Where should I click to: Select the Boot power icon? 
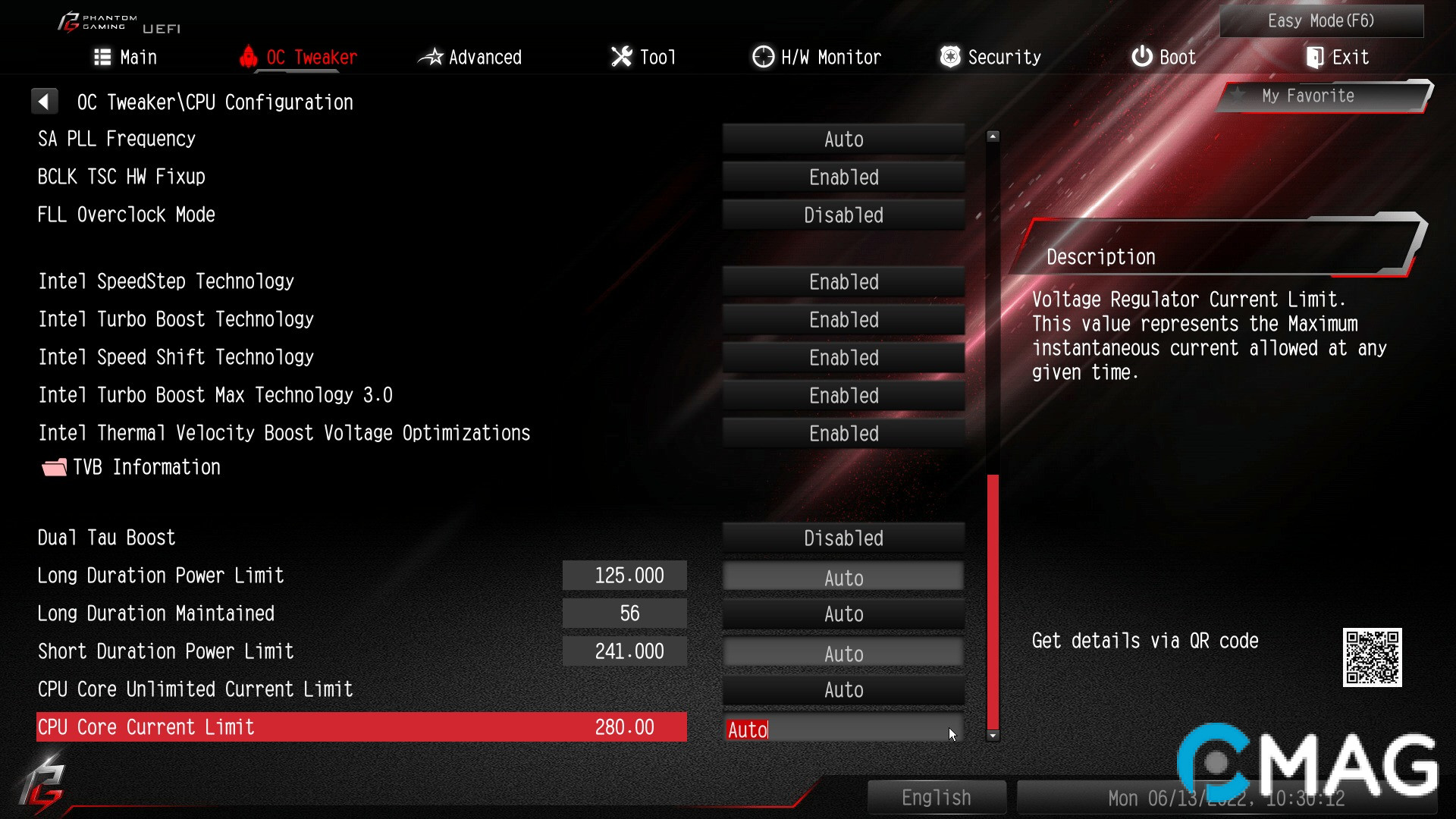point(1141,56)
